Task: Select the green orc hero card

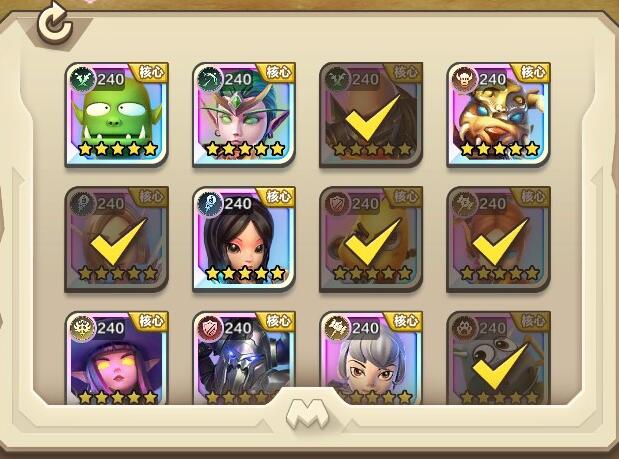Action: click(x=117, y=114)
